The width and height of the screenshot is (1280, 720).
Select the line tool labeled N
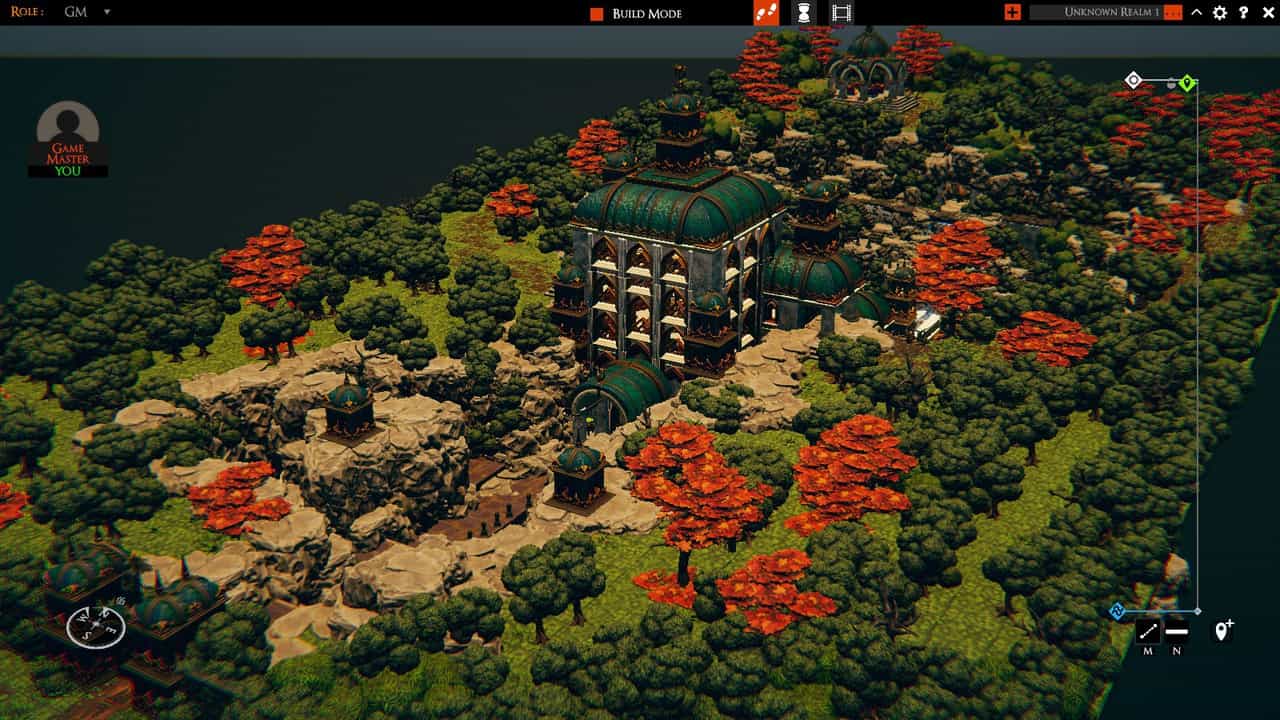tap(1177, 631)
